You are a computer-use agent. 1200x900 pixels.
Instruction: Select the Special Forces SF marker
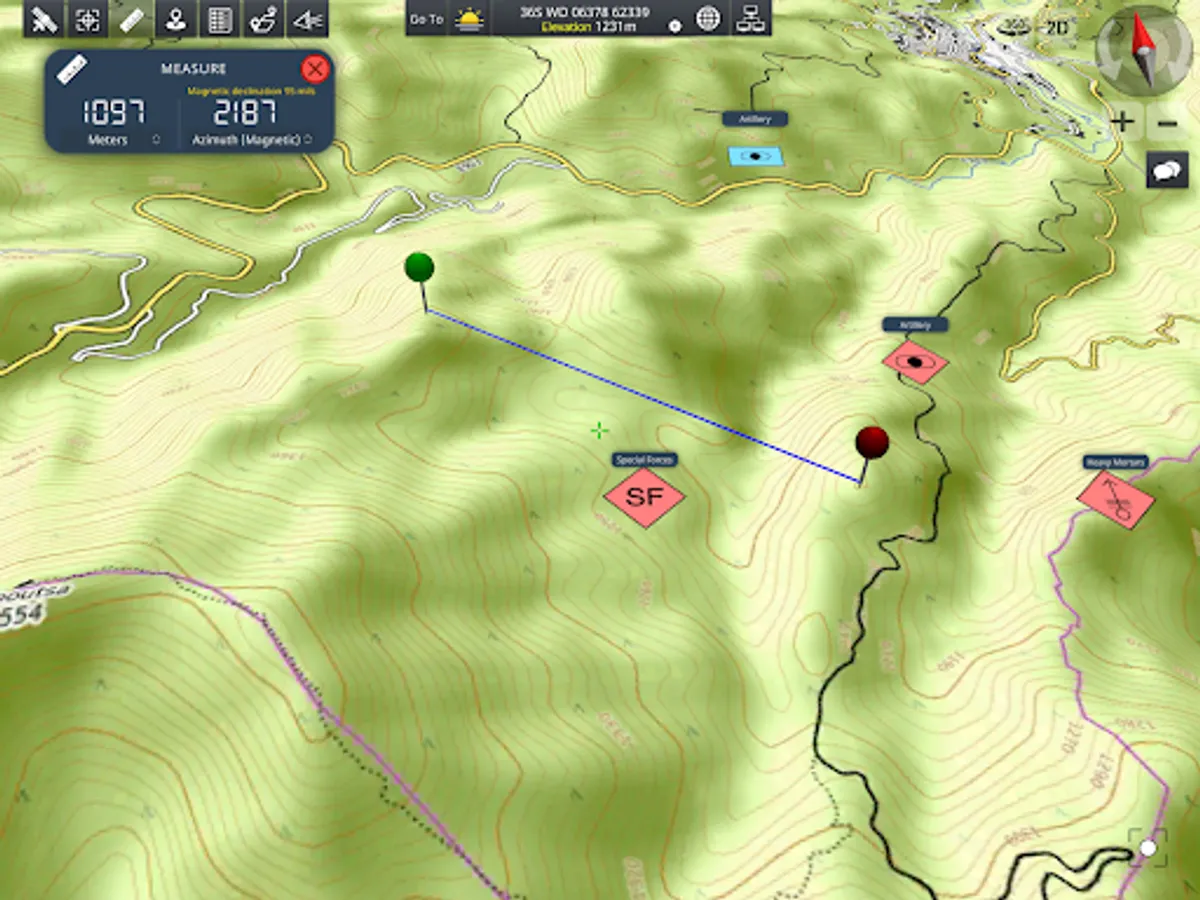644,496
